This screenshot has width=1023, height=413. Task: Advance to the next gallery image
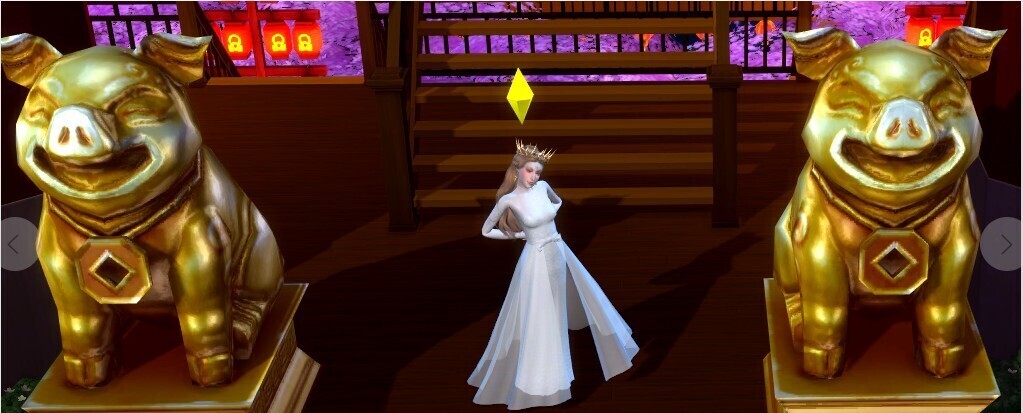(1005, 244)
